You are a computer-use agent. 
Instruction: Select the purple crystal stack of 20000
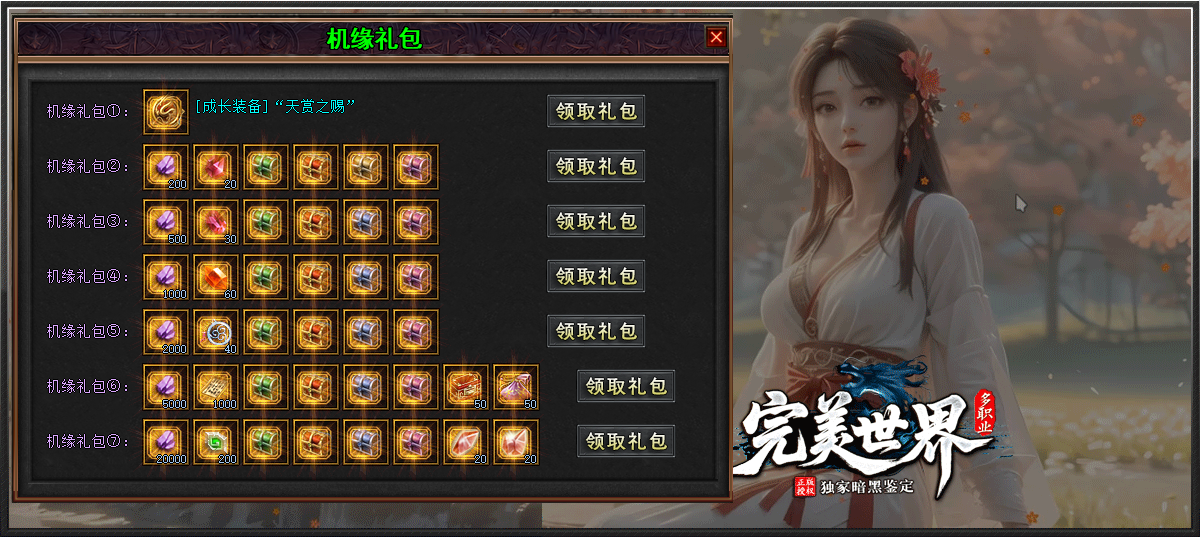pyautogui.click(x=166, y=441)
